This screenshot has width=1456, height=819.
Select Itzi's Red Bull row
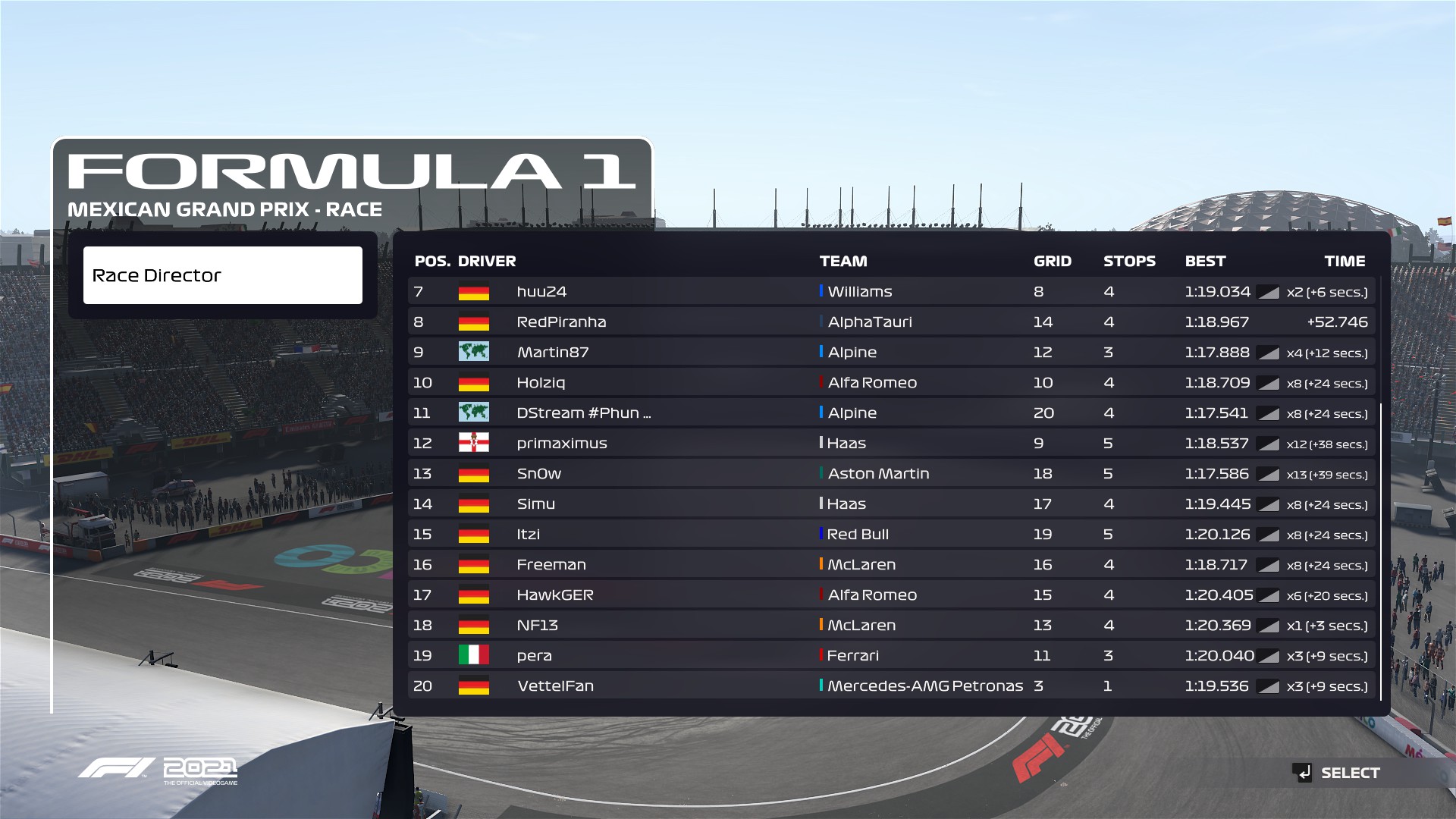point(891,534)
